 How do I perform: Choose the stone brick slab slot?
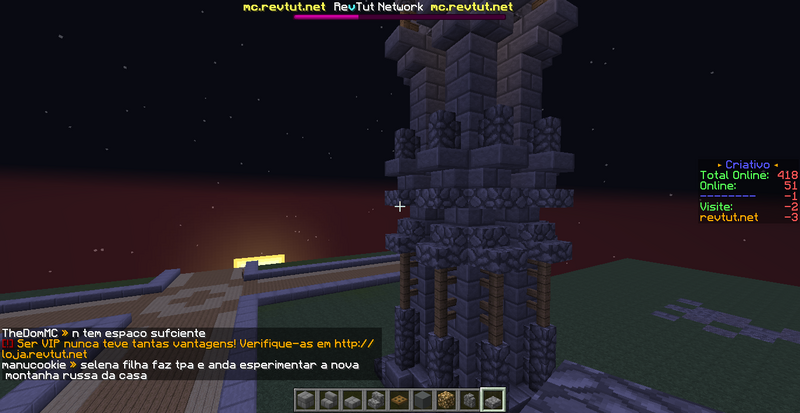[x=352, y=400]
